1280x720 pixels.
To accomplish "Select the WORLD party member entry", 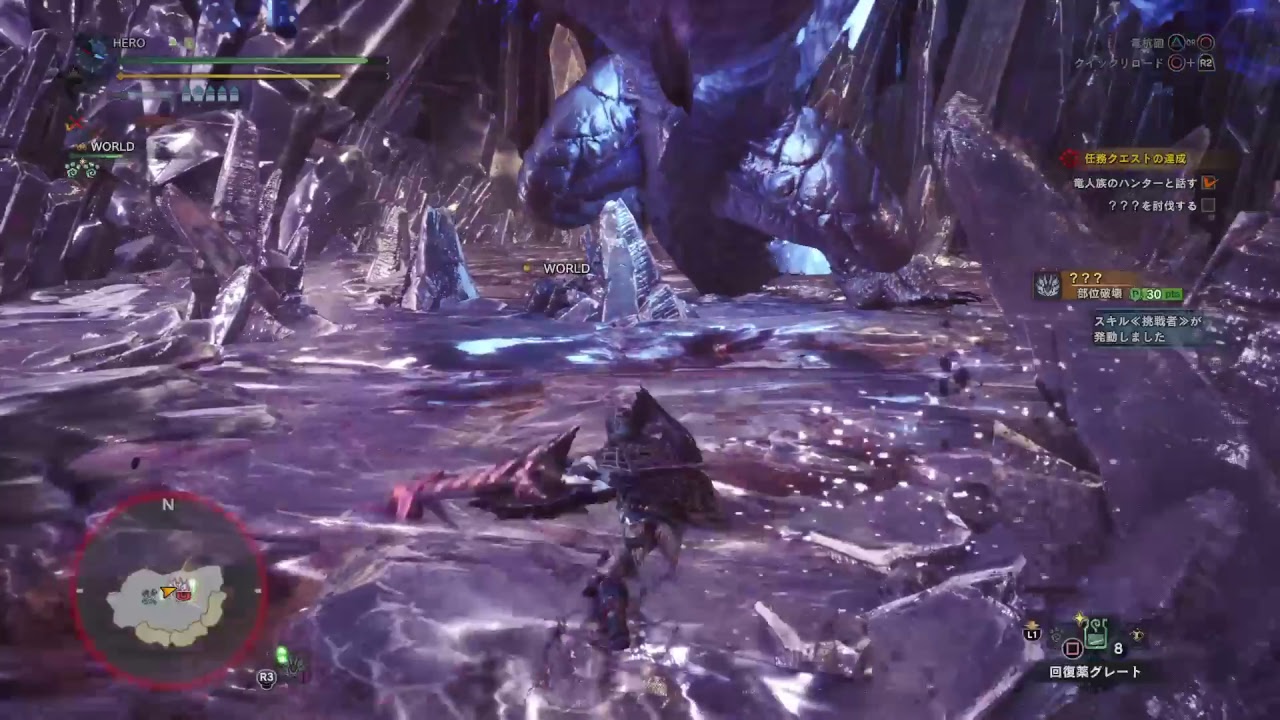I will click(x=113, y=146).
